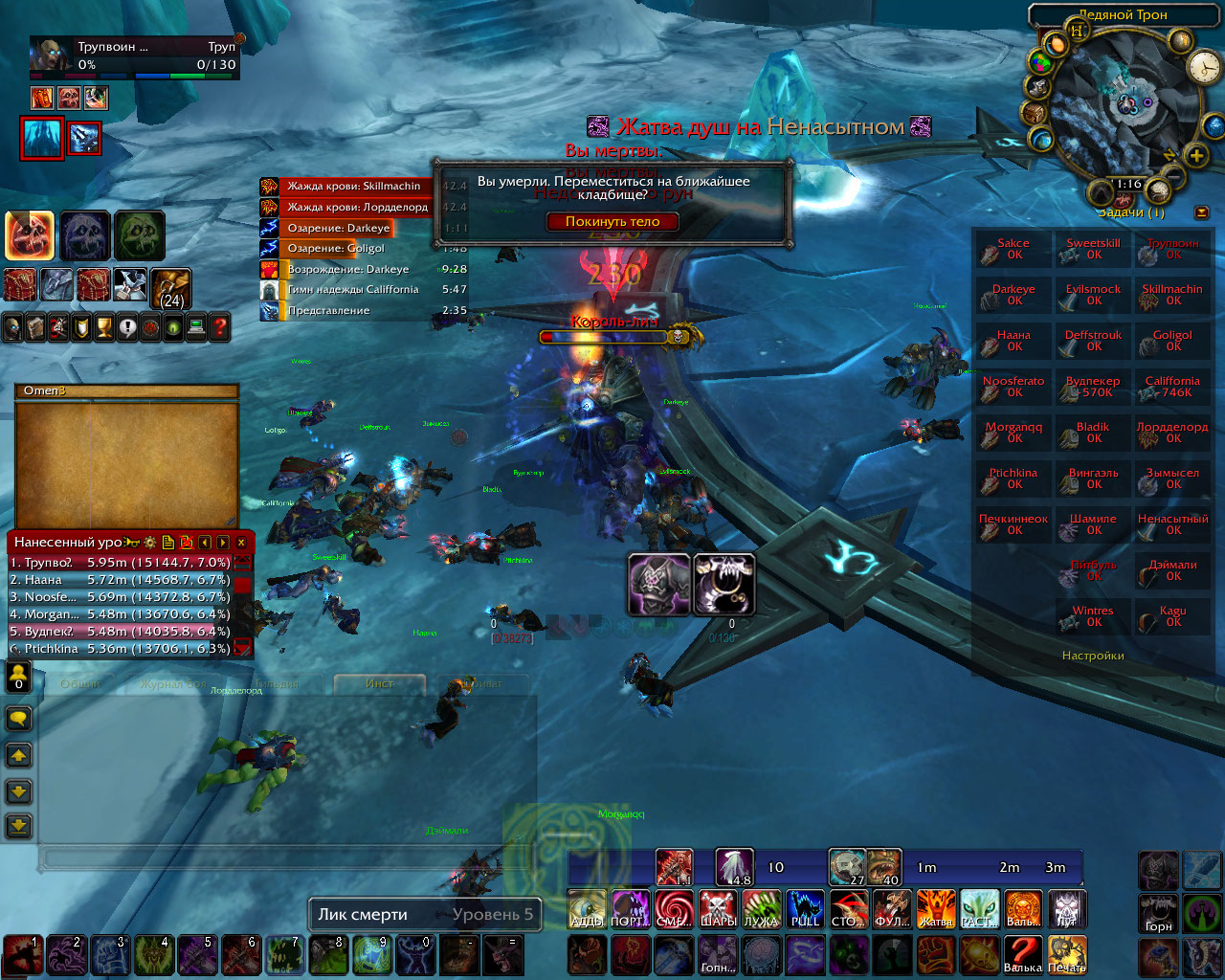Collapse the "Задачи" objectives tracker
This screenshot has width=1225, height=980.
click(1201, 212)
